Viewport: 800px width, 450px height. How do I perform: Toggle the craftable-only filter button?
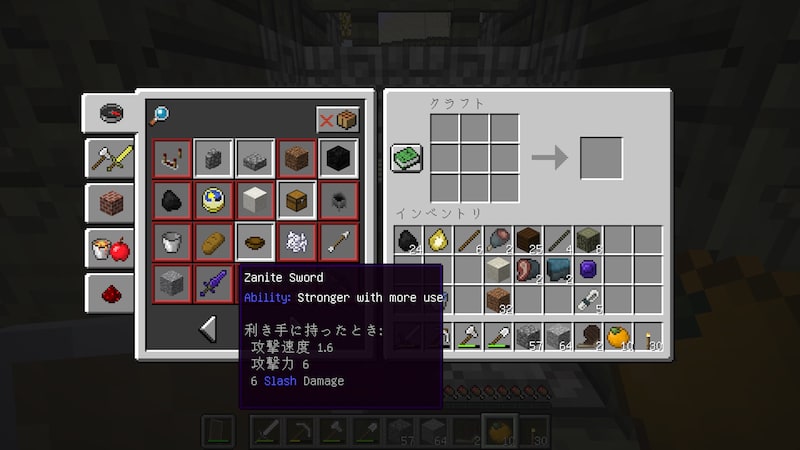[x=338, y=120]
